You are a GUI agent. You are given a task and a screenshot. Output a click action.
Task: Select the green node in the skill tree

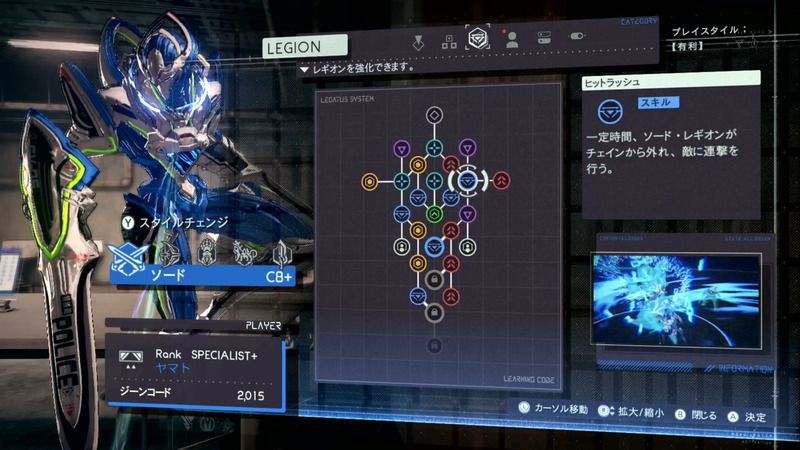pos(434,213)
